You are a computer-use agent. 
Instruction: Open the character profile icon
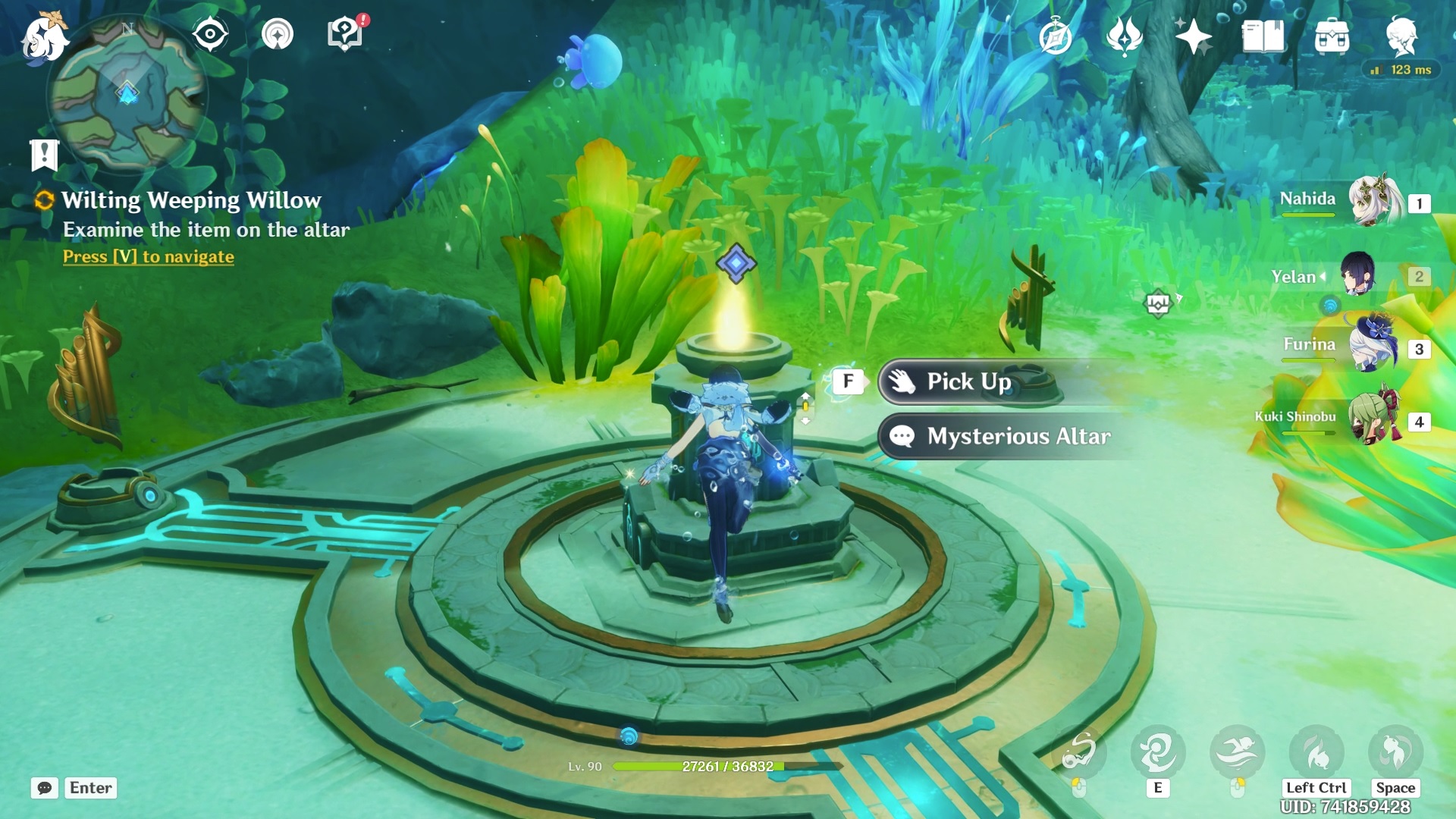[1401, 36]
